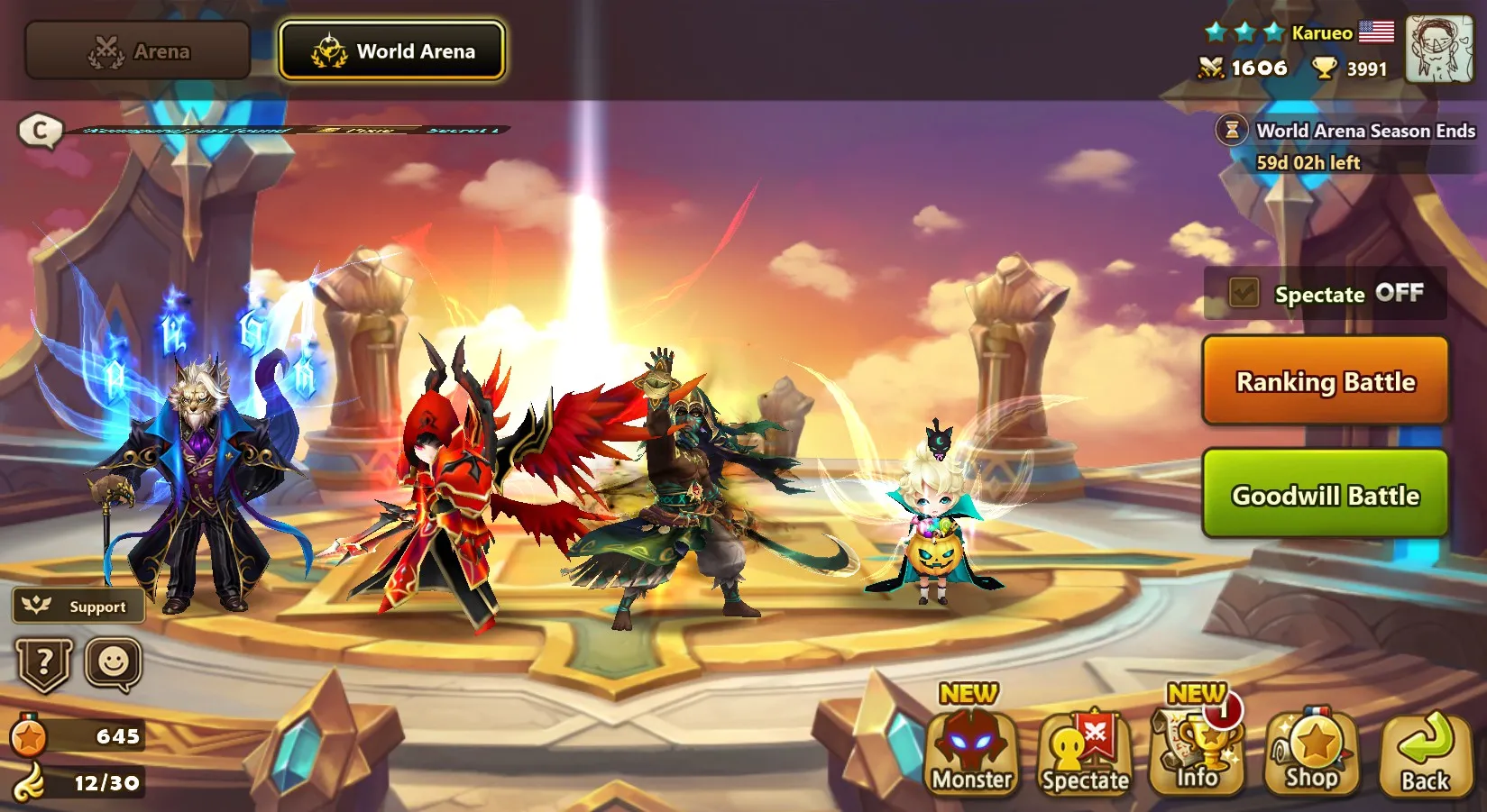Start a Goodwill Battle
The image size is (1487, 812).
[x=1324, y=495]
